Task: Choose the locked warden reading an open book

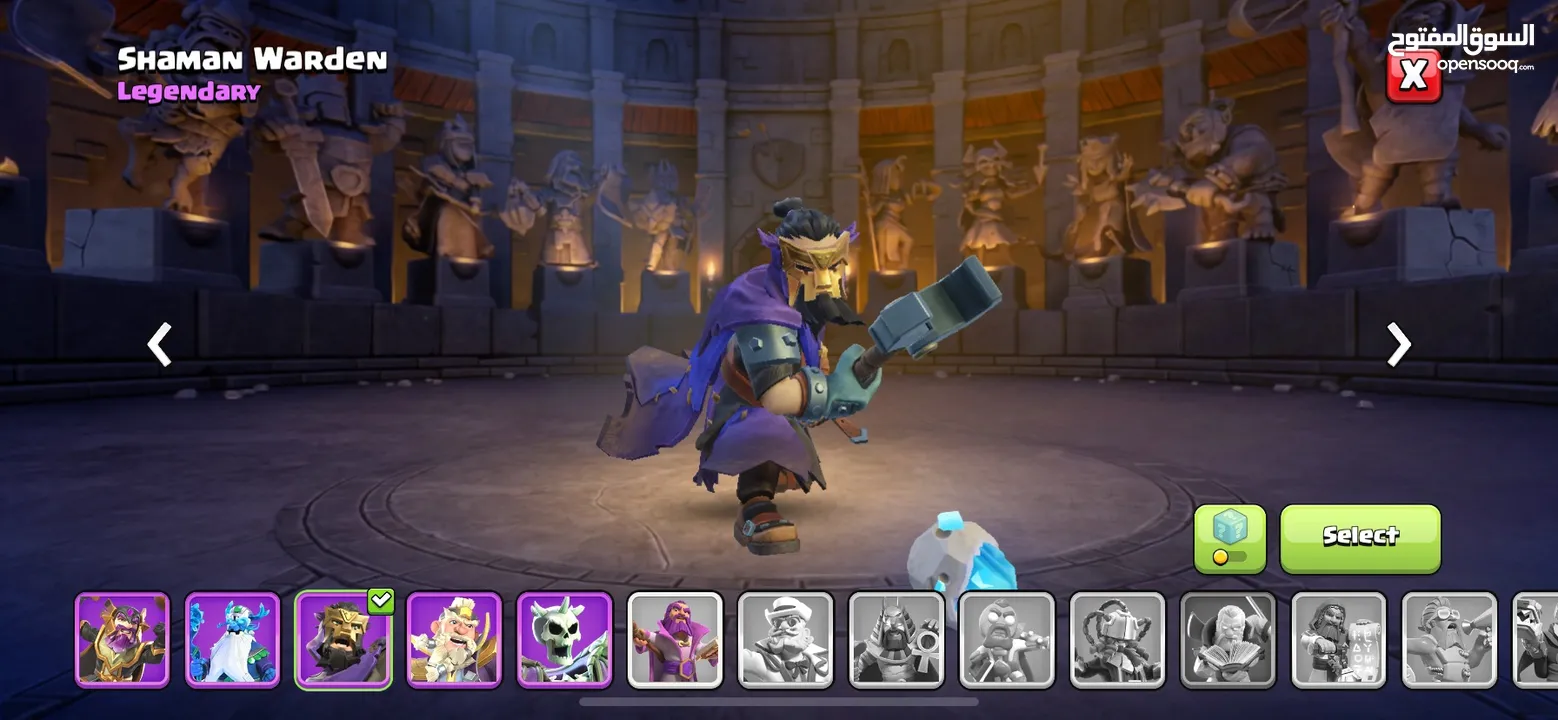Action: (1228, 640)
